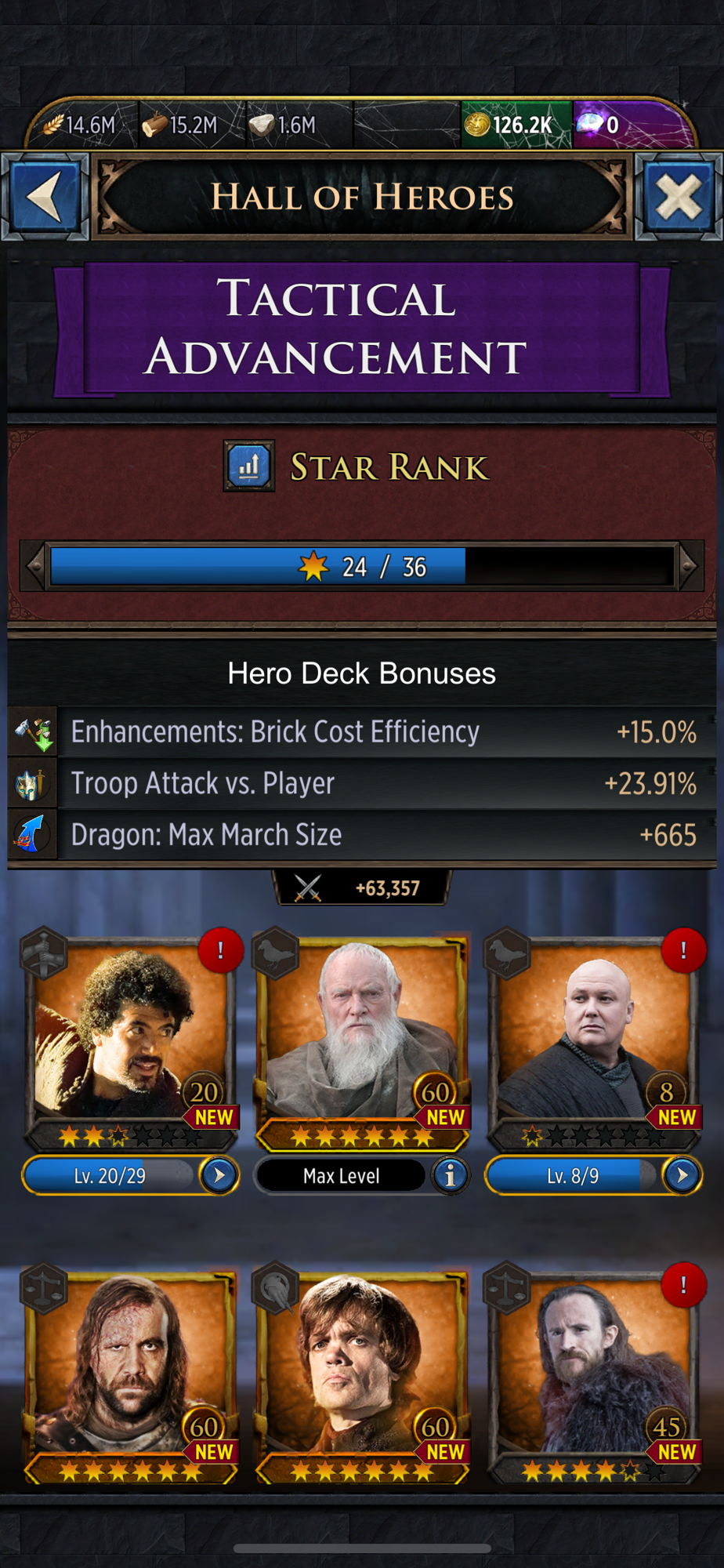Open the Star Rank chart icon
The image size is (724, 1568).
coord(249,466)
